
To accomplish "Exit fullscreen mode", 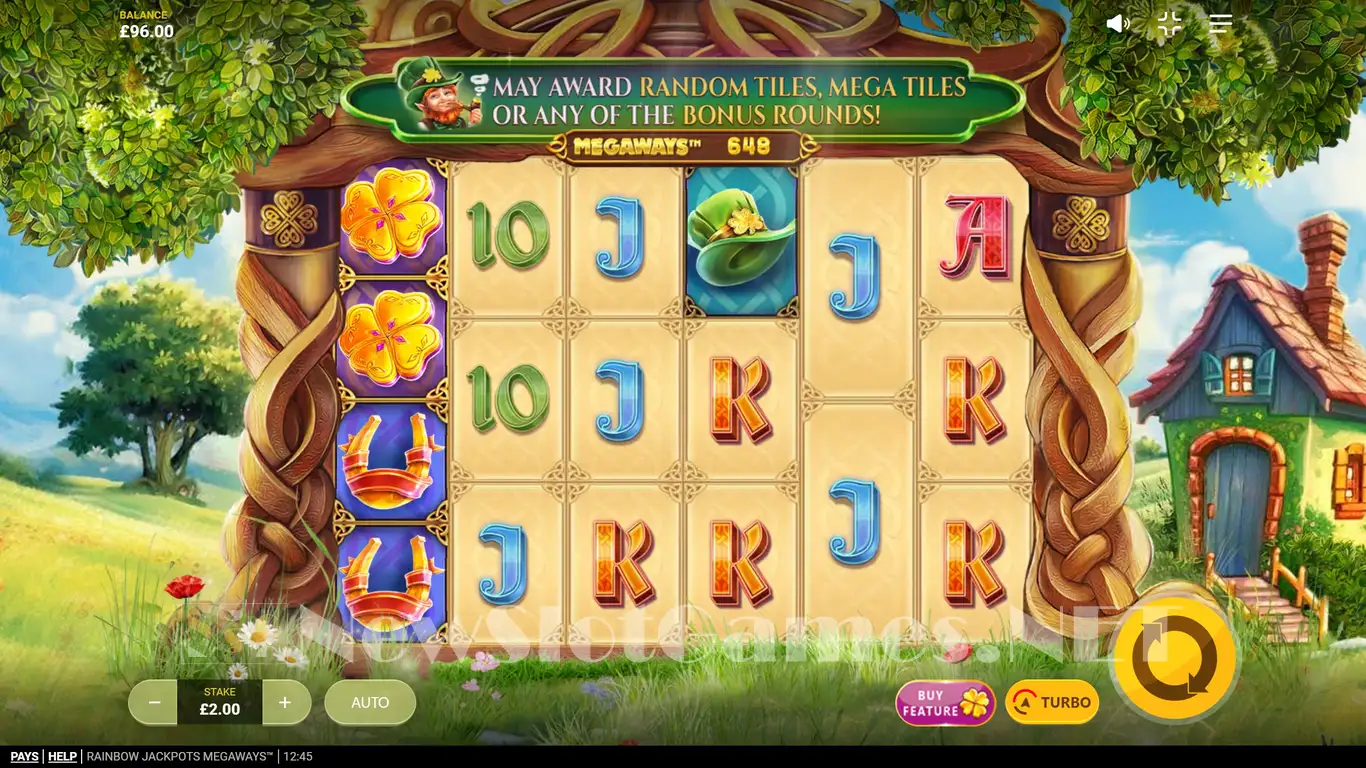I will 1169,24.
